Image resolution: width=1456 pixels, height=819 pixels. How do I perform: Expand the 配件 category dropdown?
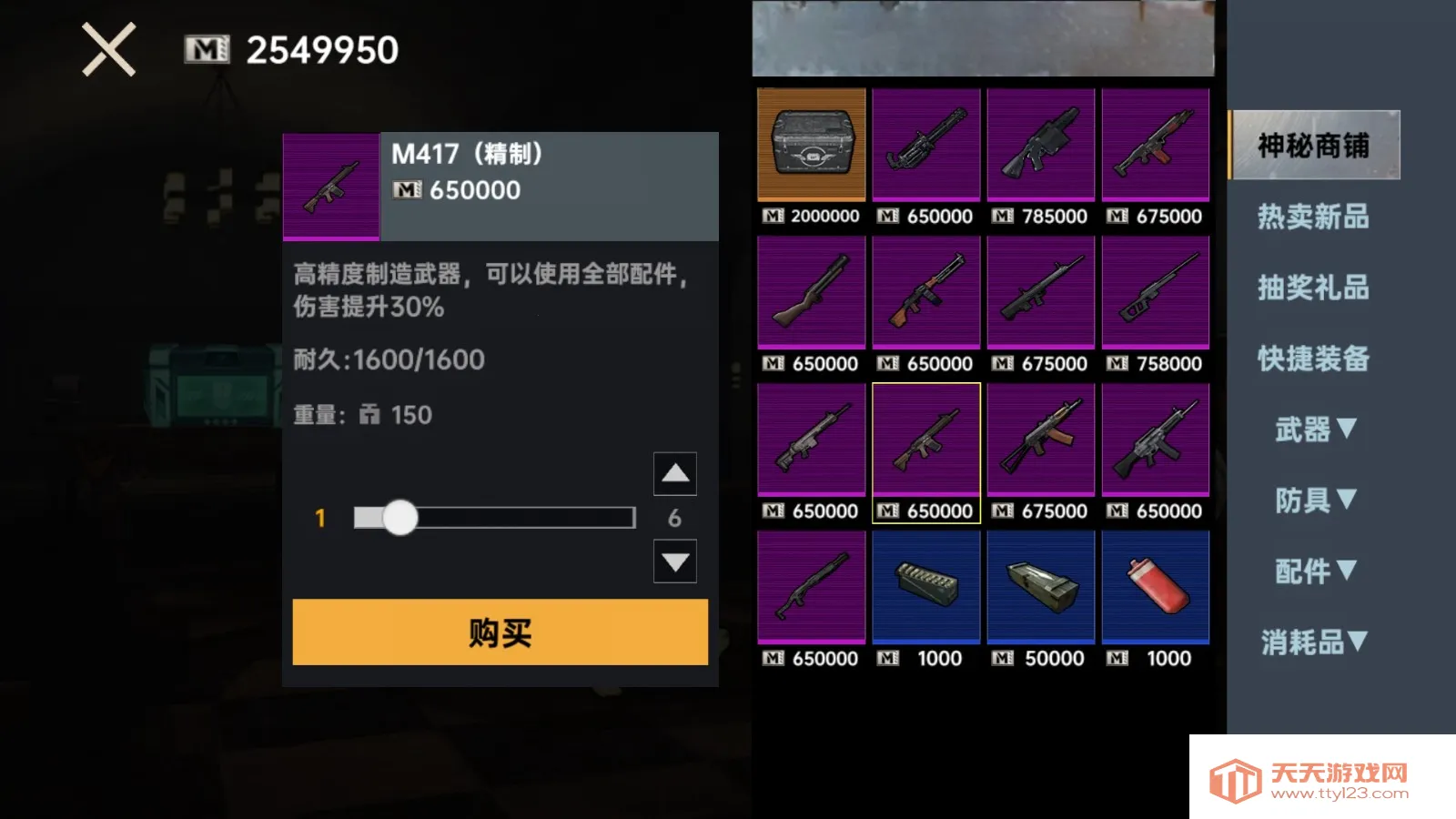tap(1315, 571)
